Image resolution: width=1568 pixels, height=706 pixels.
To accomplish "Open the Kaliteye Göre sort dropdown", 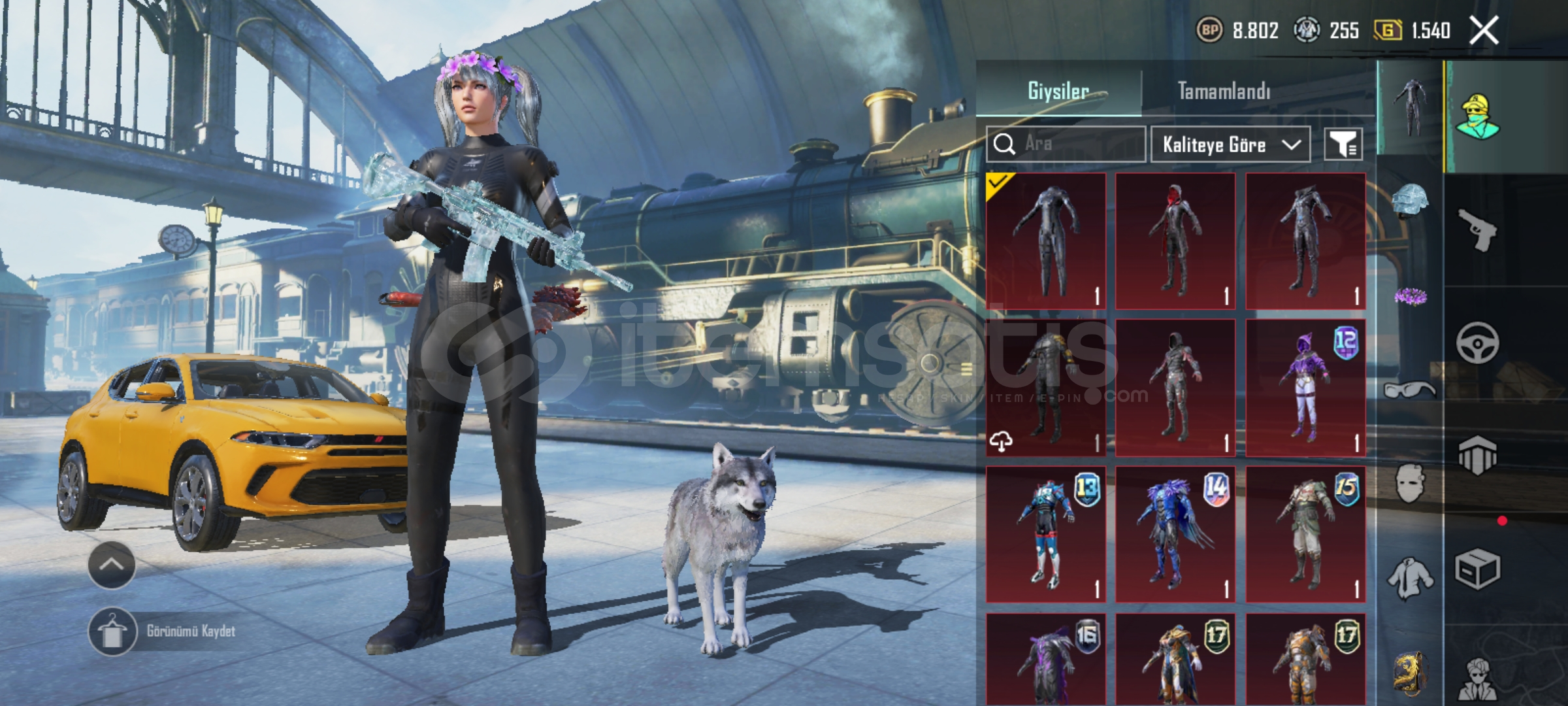I will click(1230, 144).
